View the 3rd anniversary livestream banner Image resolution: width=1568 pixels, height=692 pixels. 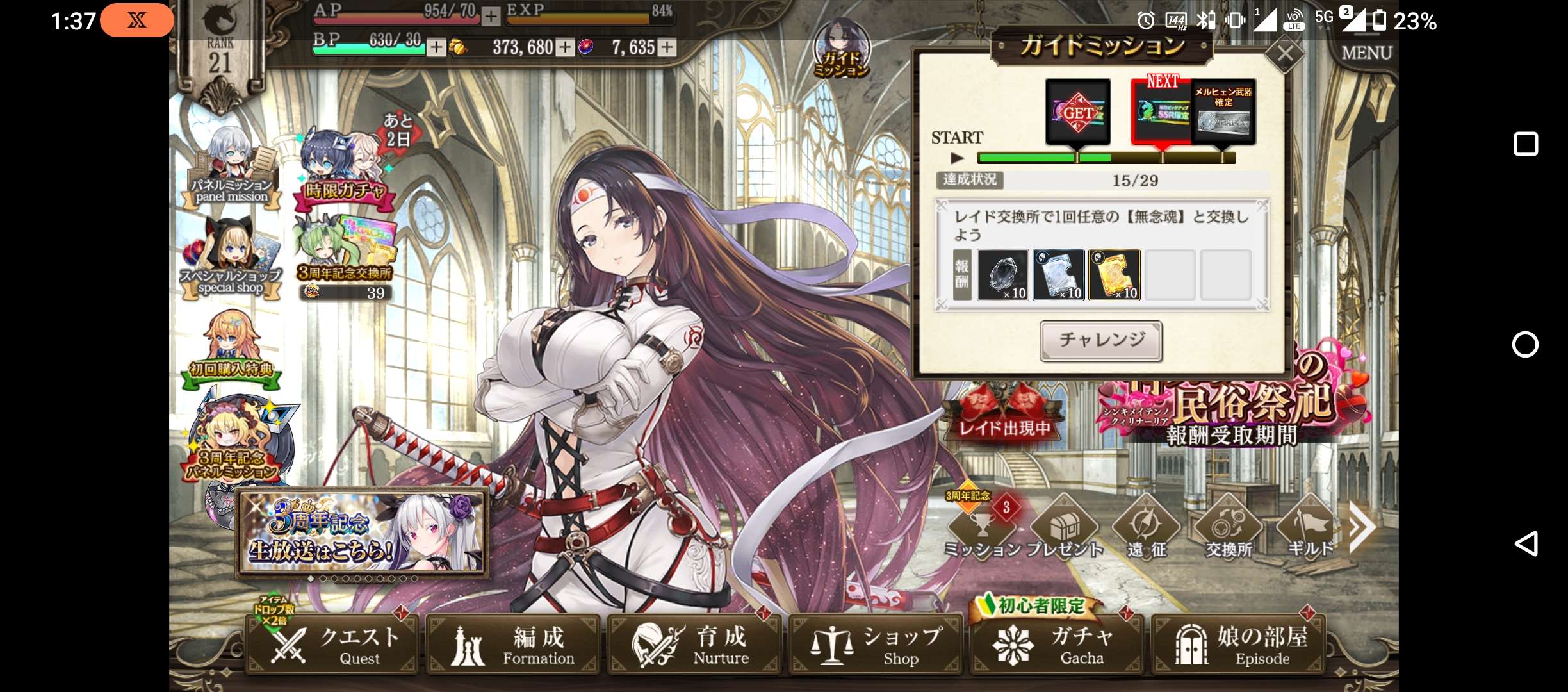pyautogui.click(x=363, y=533)
